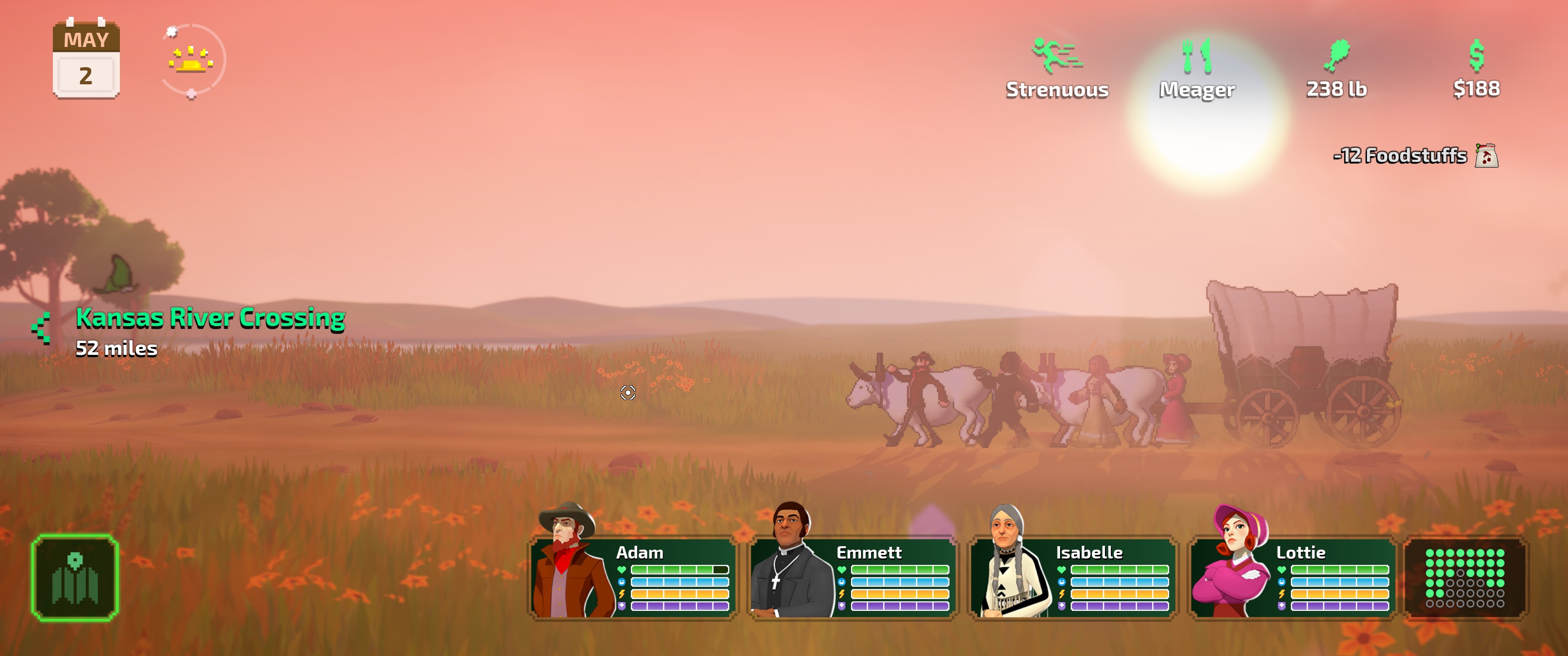Screen dimensions: 1568x656
Task: Open the May 2 calendar
Action: click(x=86, y=60)
